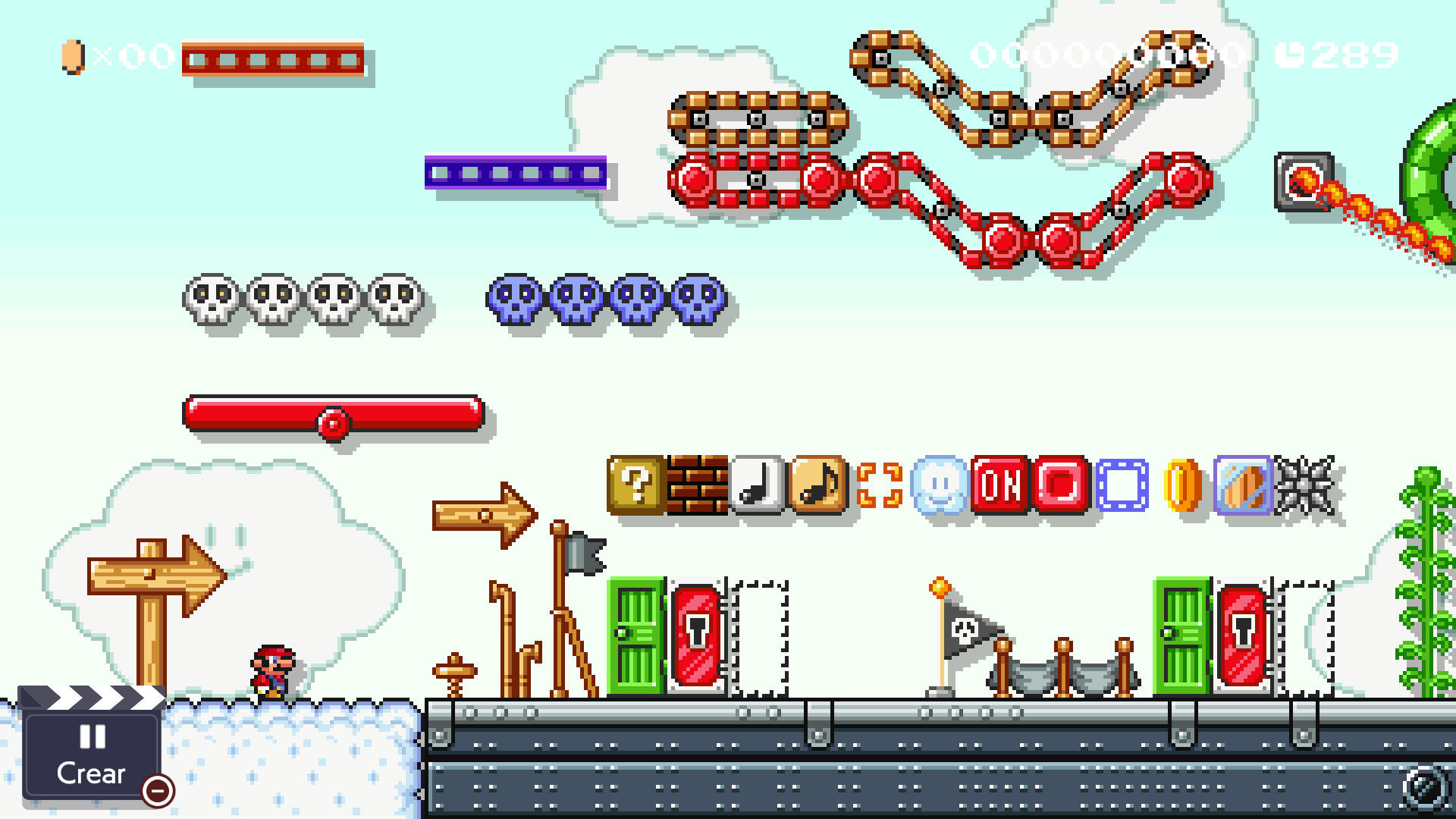The image size is (1456, 819).
Task: Click the minus badge on the Crear button
Action: 156,792
